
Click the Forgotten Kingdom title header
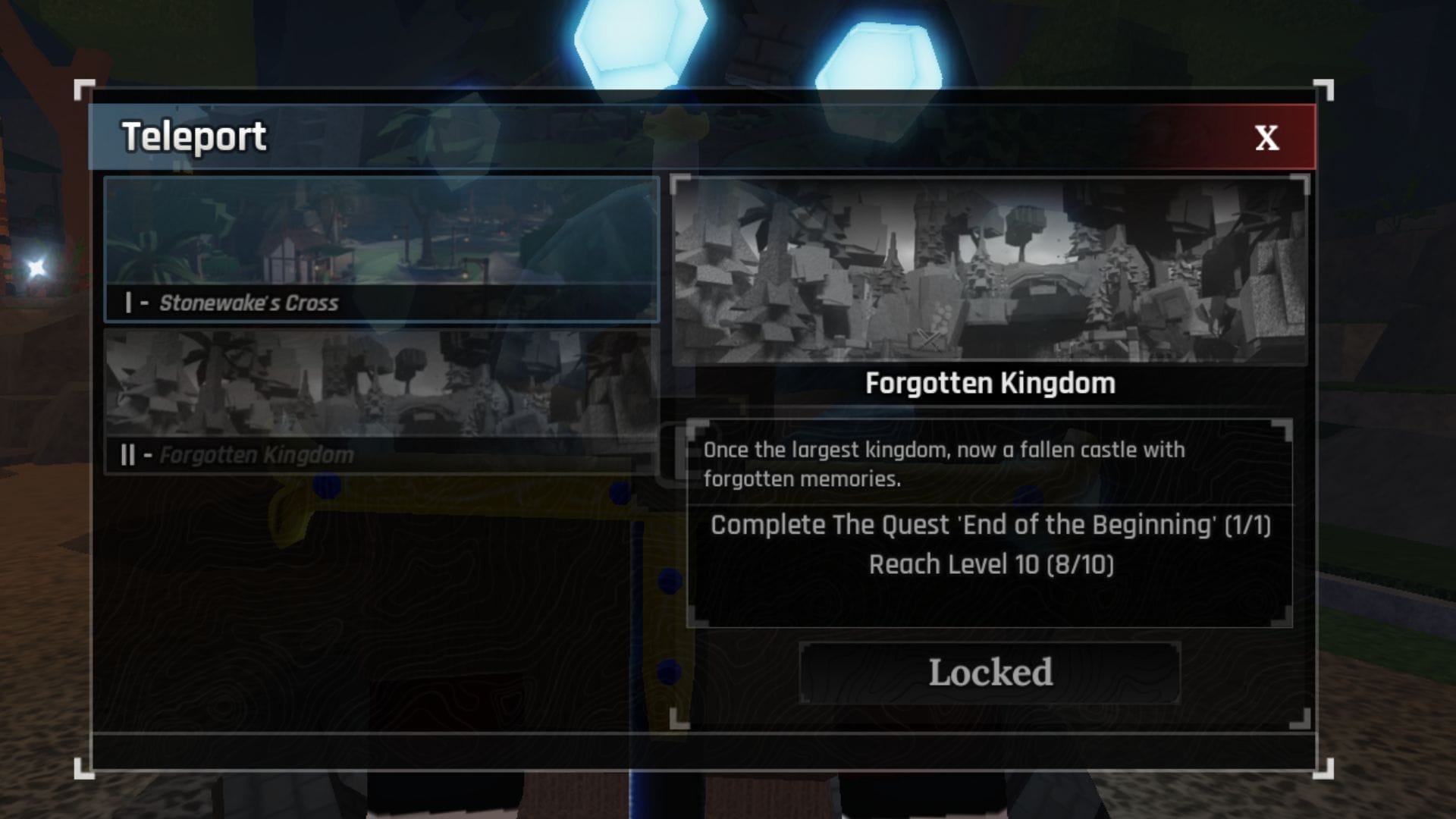[x=990, y=383]
